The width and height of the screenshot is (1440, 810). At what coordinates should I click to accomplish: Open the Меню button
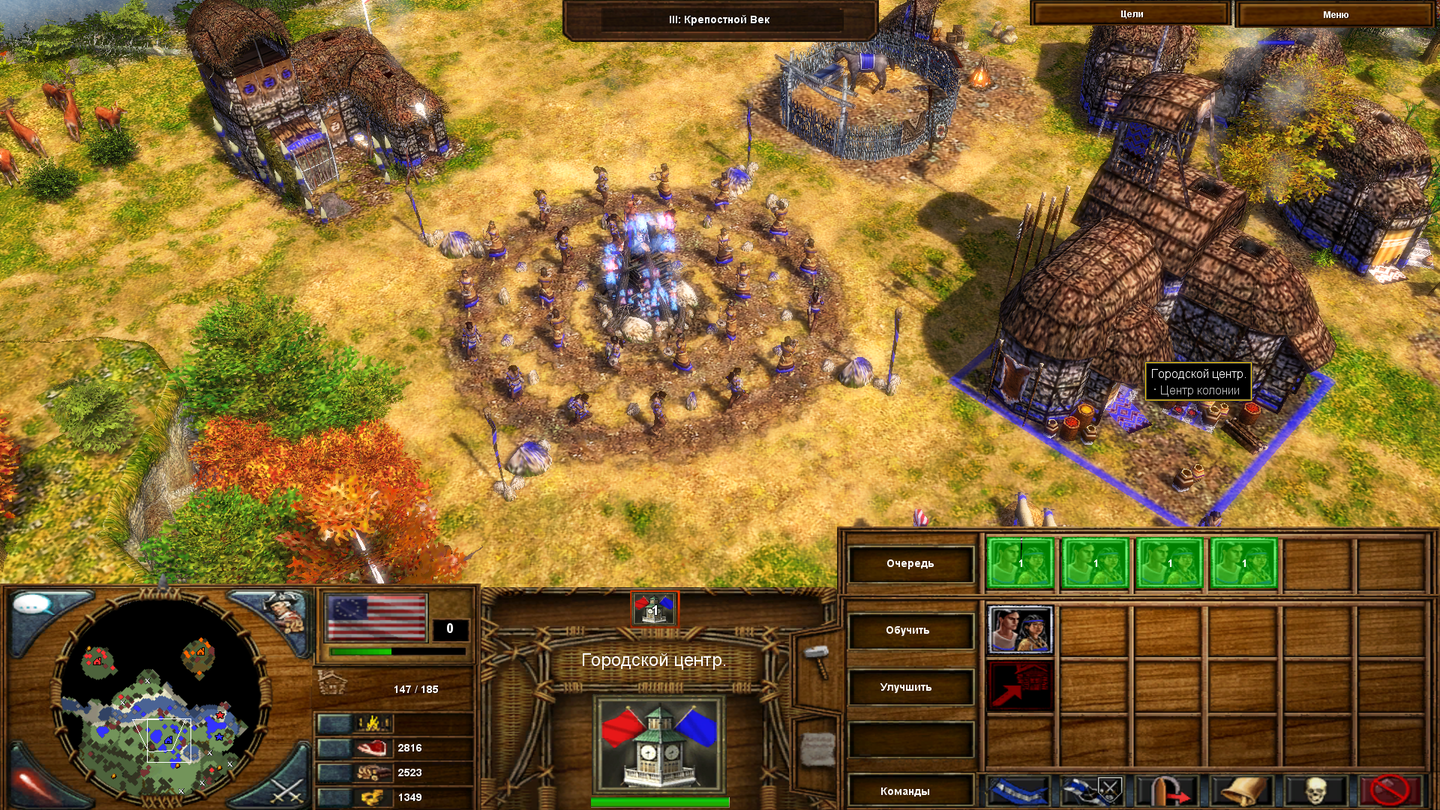pyautogui.click(x=1335, y=14)
